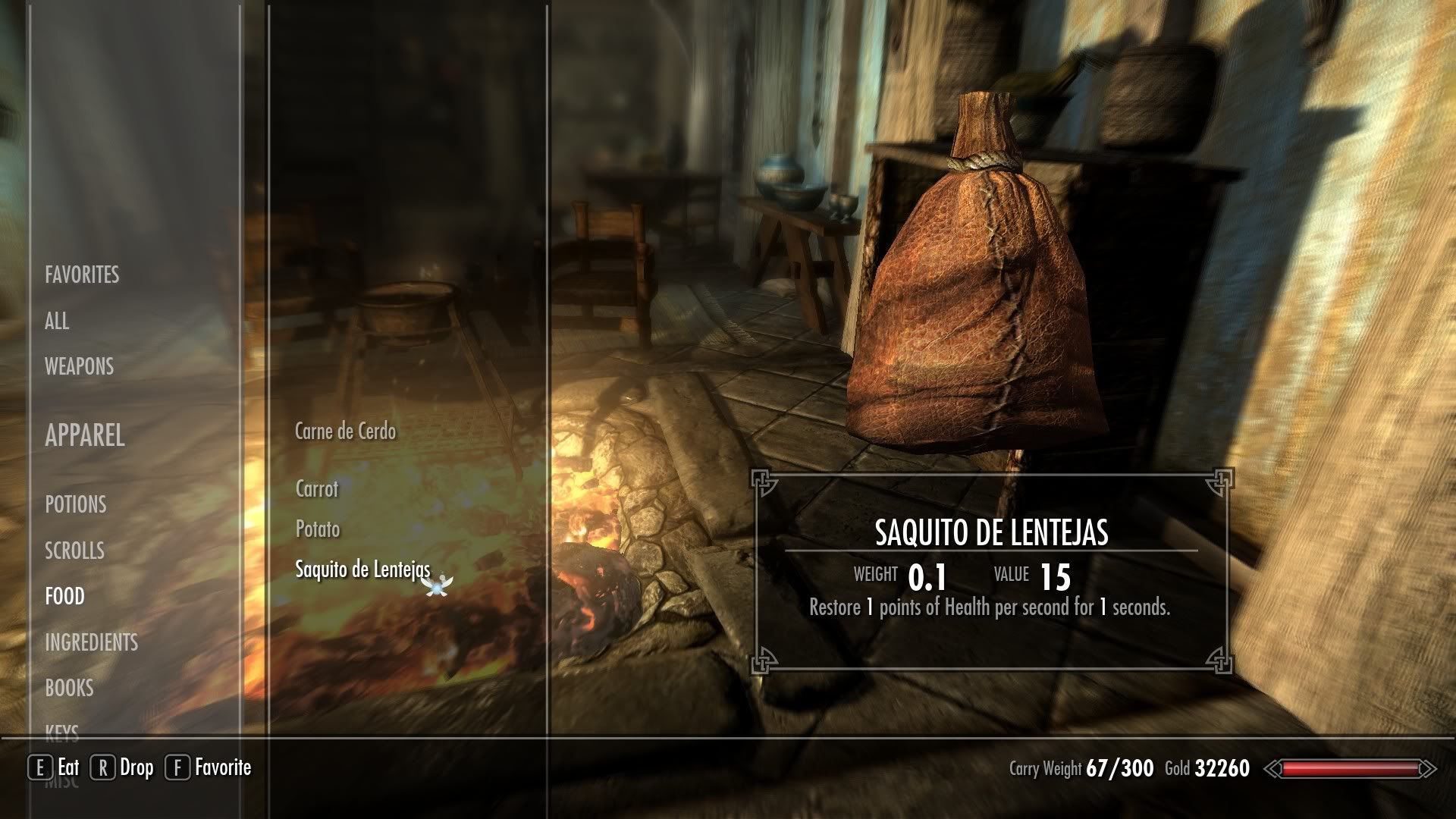Select the Apparel category
The height and width of the screenshot is (819, 1456).
85,435
